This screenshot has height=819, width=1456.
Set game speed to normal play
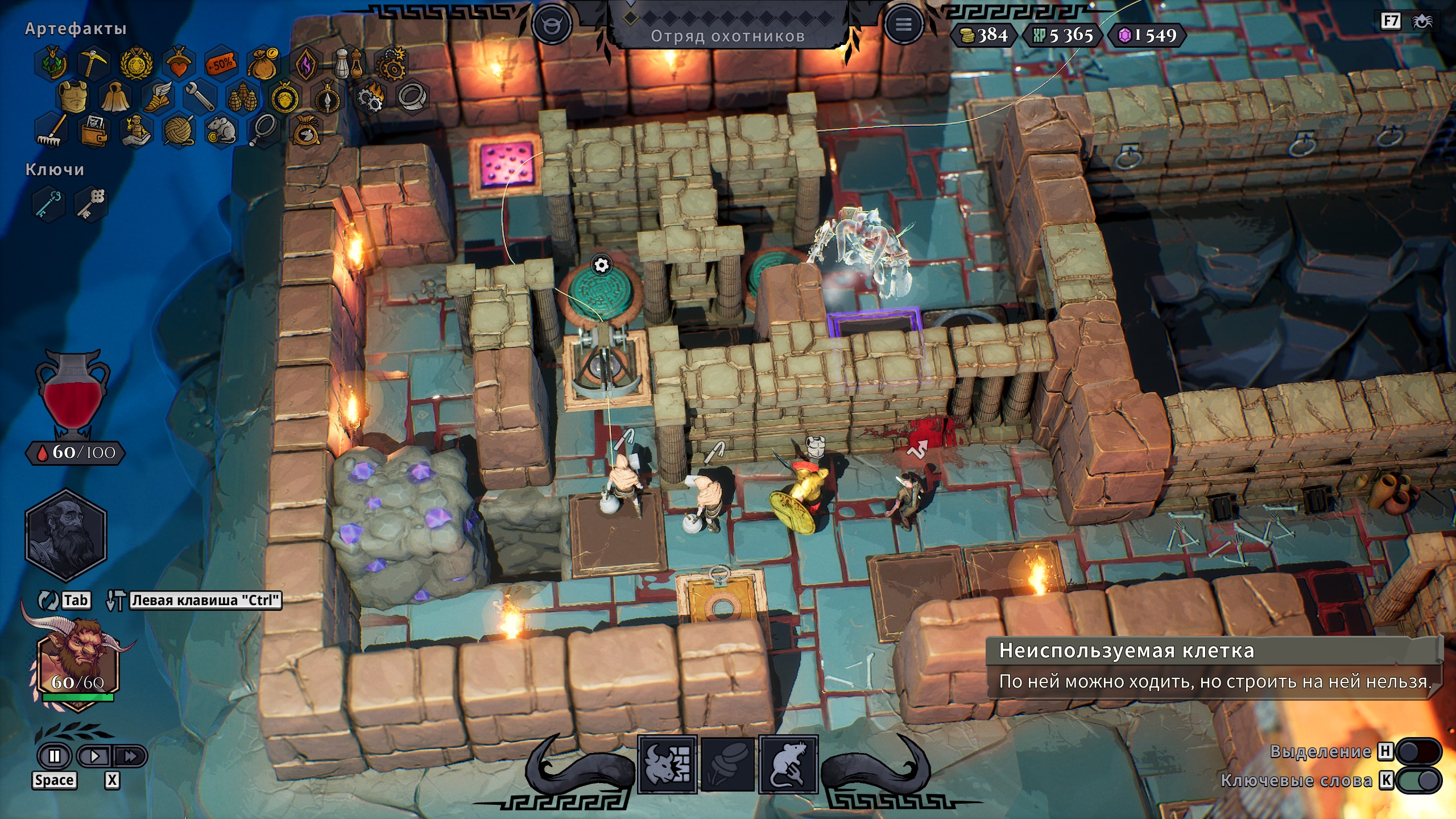coord(94,756)
